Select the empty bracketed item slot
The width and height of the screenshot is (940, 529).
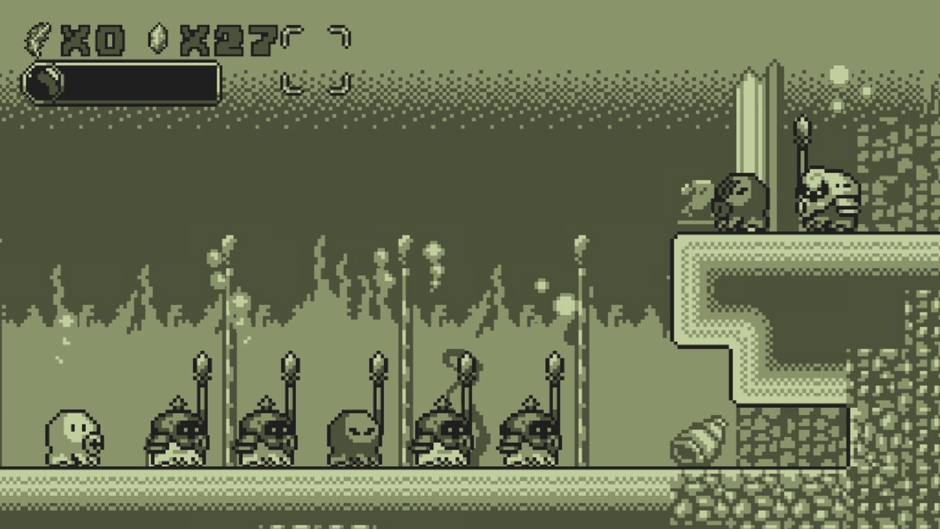(x=316, y=60)
